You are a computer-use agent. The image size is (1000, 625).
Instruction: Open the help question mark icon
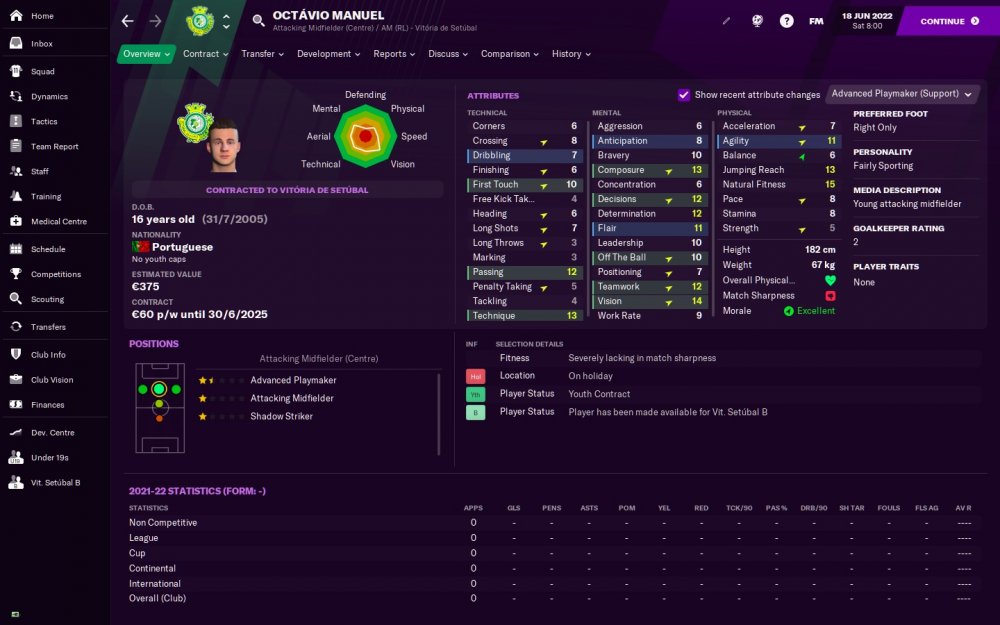[787, 21]
